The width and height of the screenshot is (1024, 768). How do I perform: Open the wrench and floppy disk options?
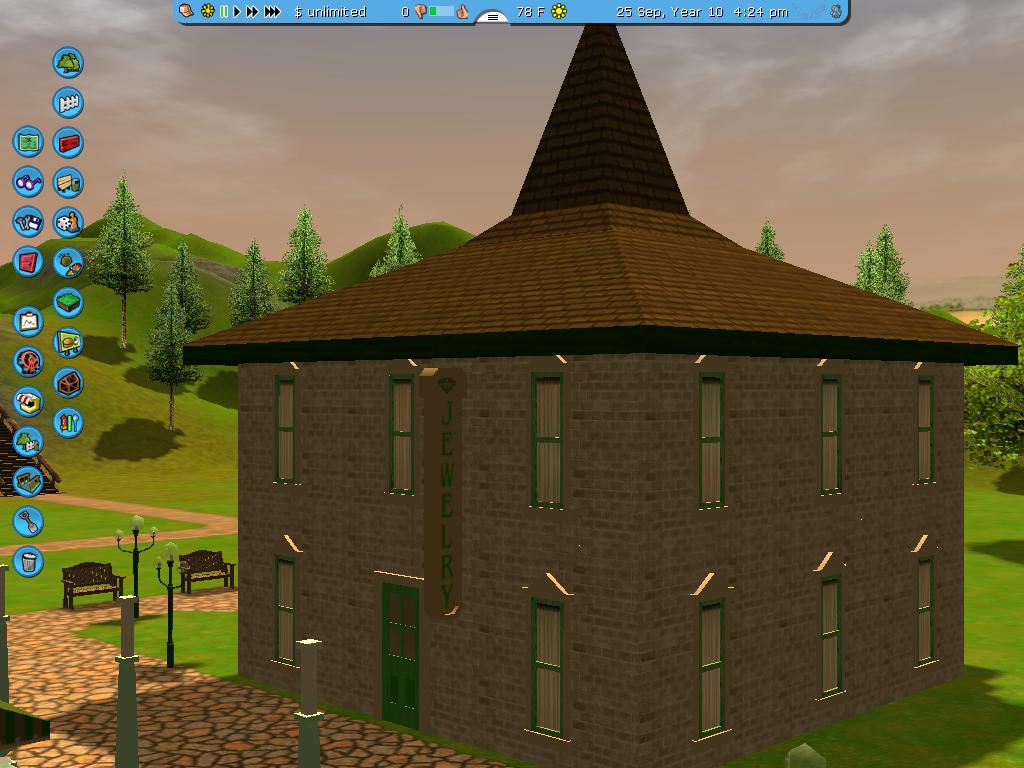click(x=28, y=222)
